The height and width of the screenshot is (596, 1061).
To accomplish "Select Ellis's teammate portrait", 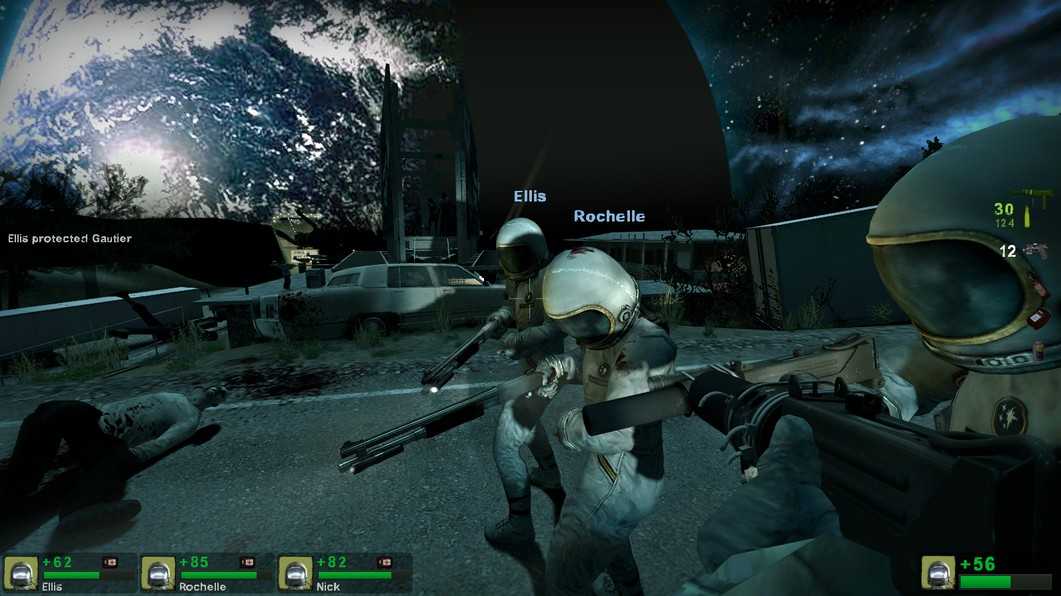I will coord(21,573).
